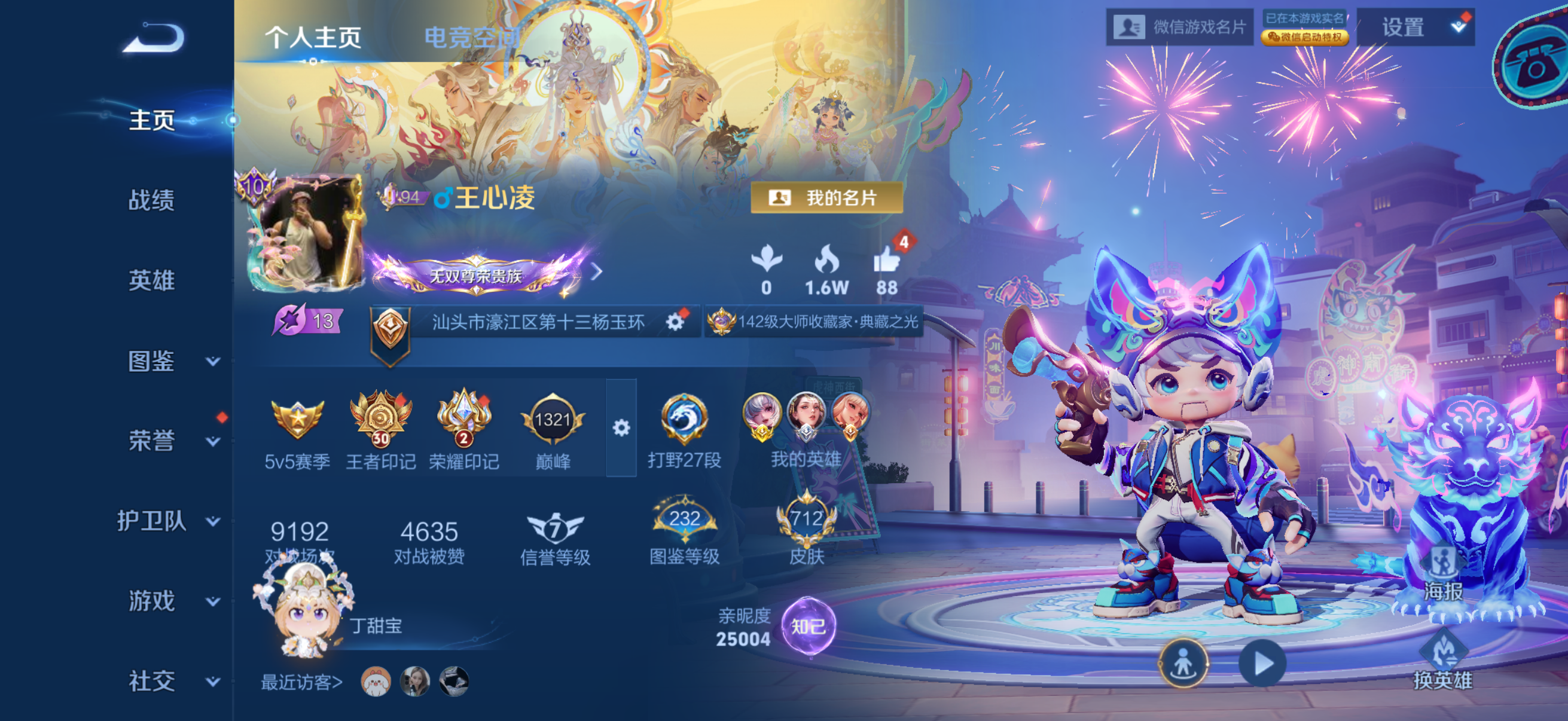Switch to the 电竞空间 tab
The image size is (1568, 721).
[471, 38]
